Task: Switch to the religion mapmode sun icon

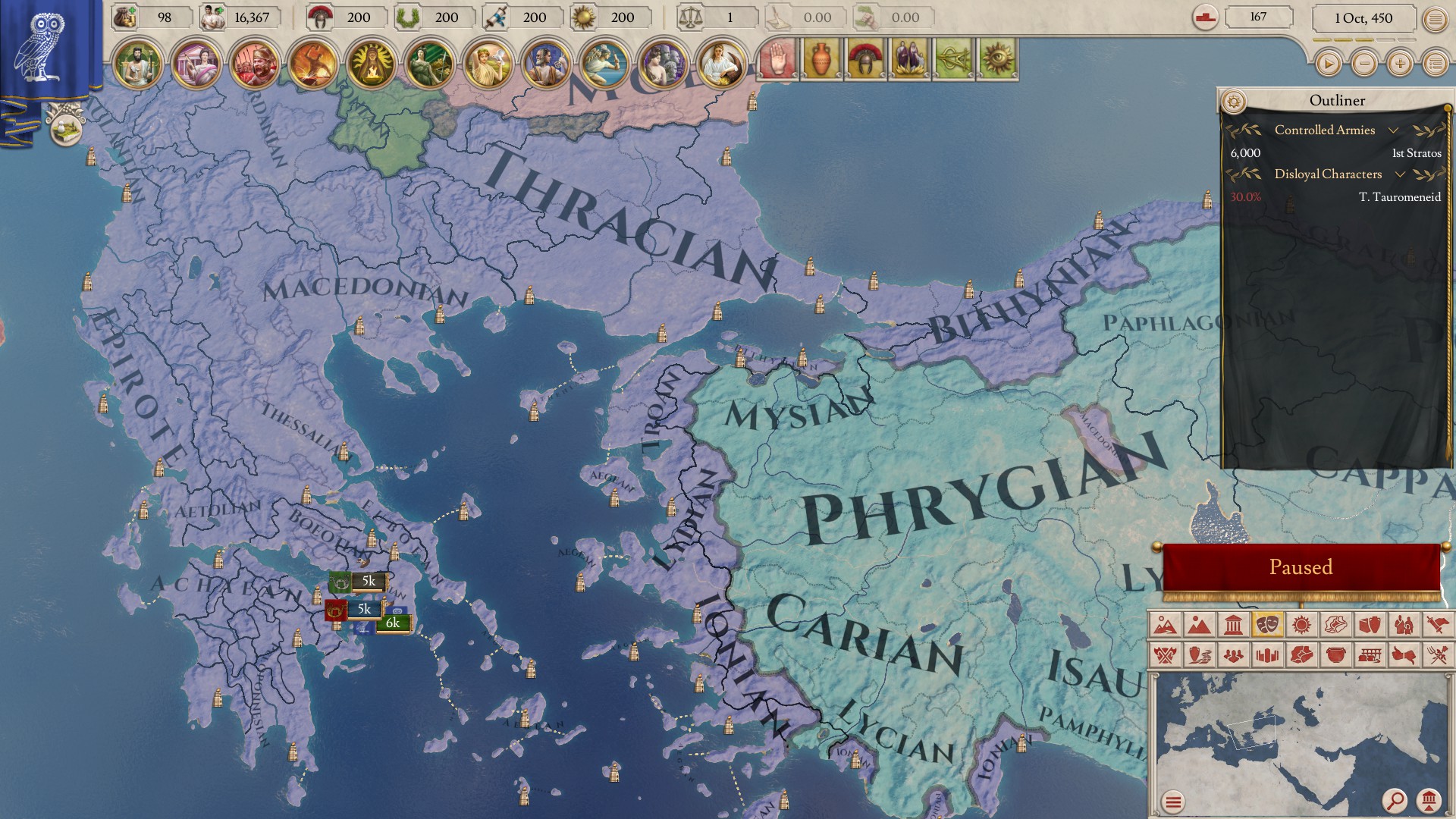Action: point(1301,624)
